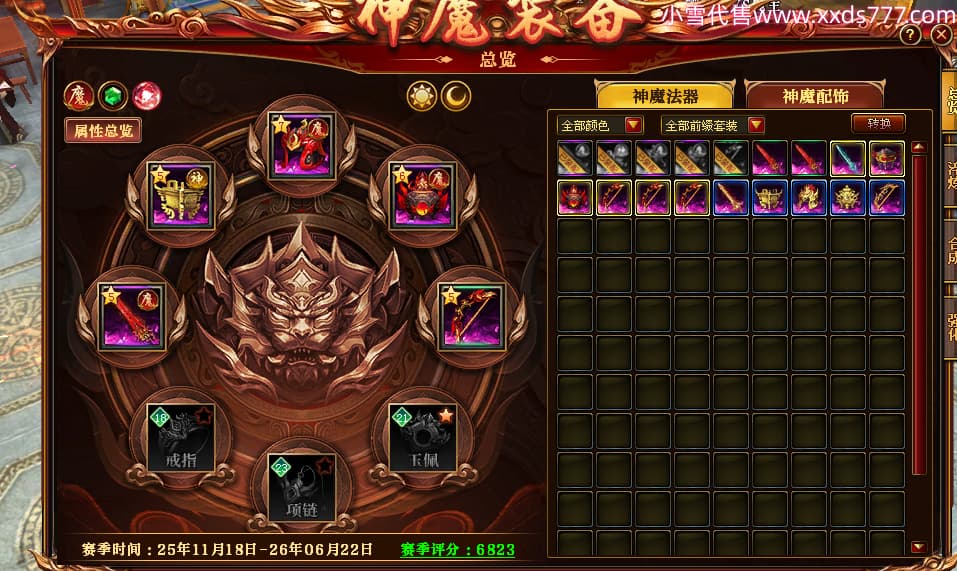This screenshot has width=957, height=571.
Task: Select the equipped golden cauldron slot
Action: [x=180, y=195]
